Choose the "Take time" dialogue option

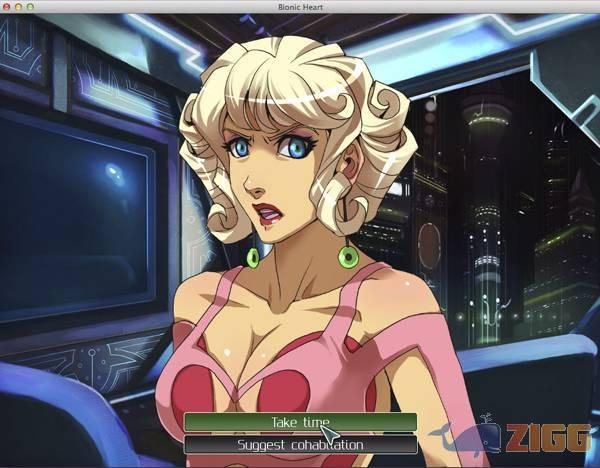(299, 422)
